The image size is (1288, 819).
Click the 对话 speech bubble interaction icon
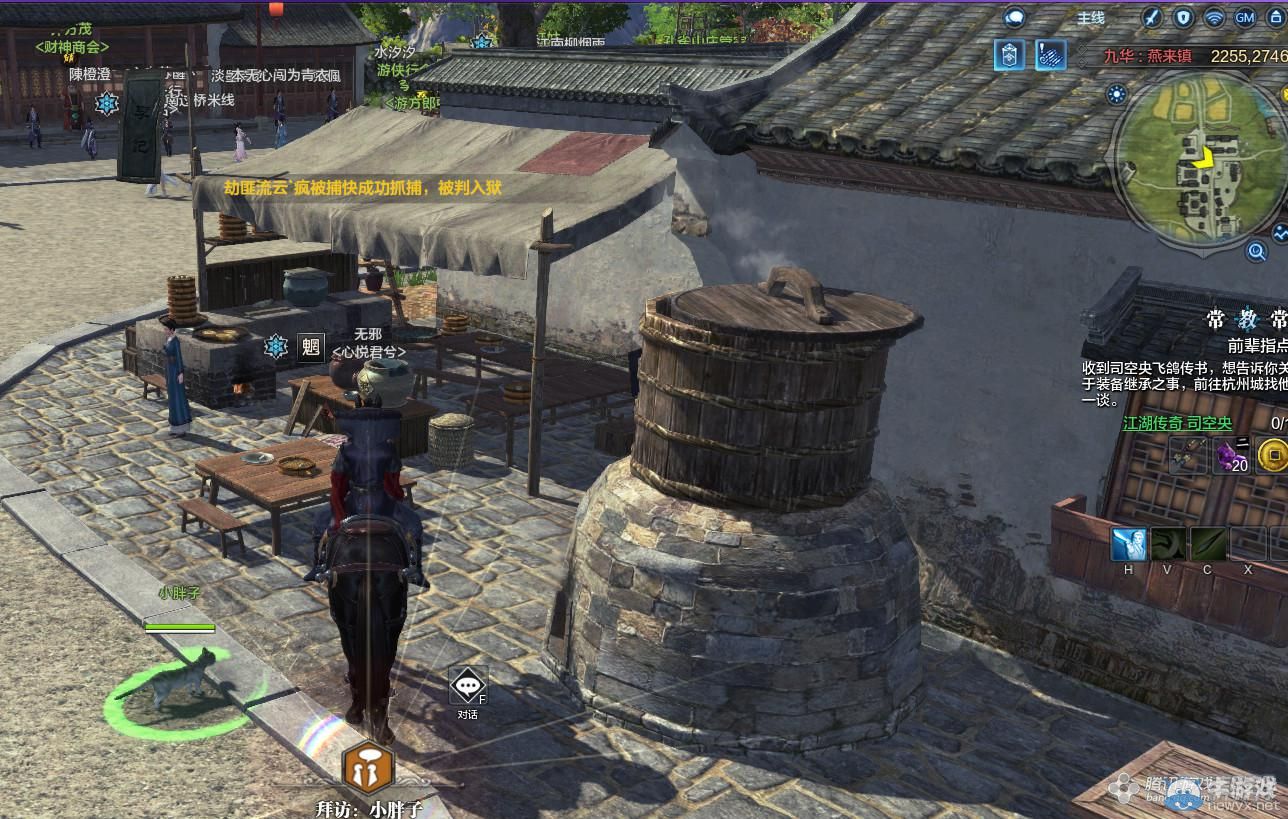point(467,687)
